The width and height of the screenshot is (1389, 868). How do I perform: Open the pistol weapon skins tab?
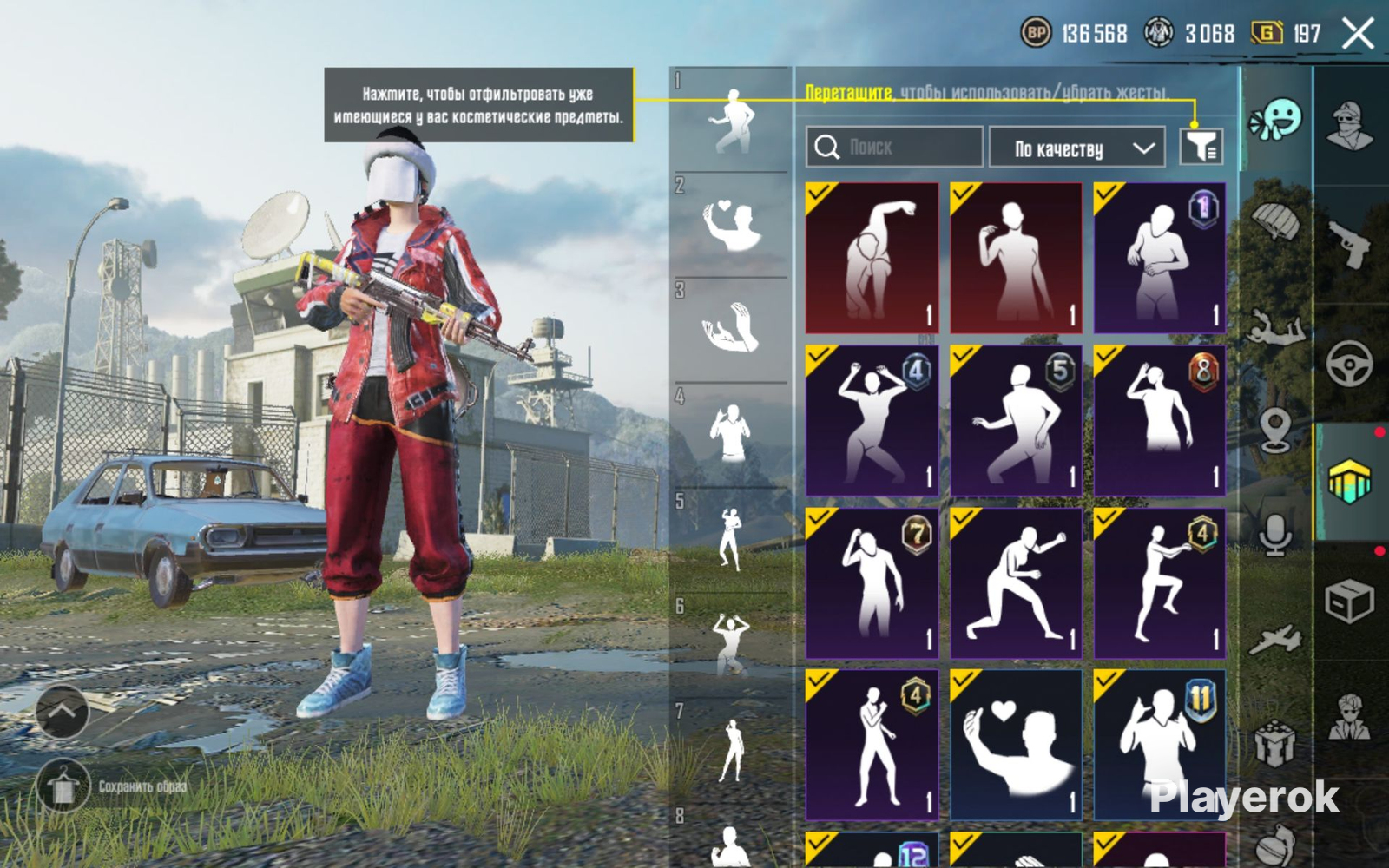[1350, 243]
